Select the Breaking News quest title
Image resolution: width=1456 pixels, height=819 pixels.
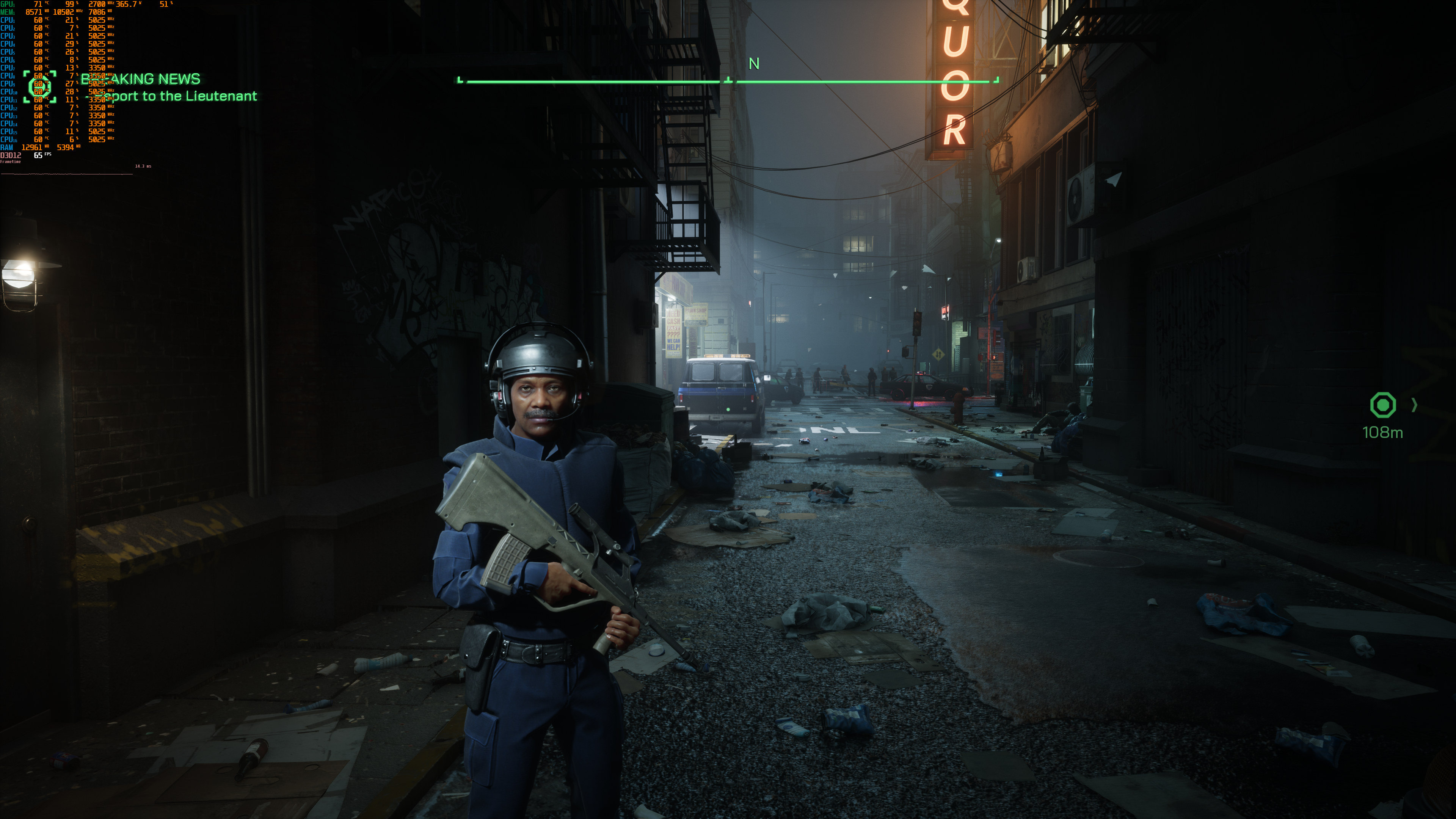point(141,79)
